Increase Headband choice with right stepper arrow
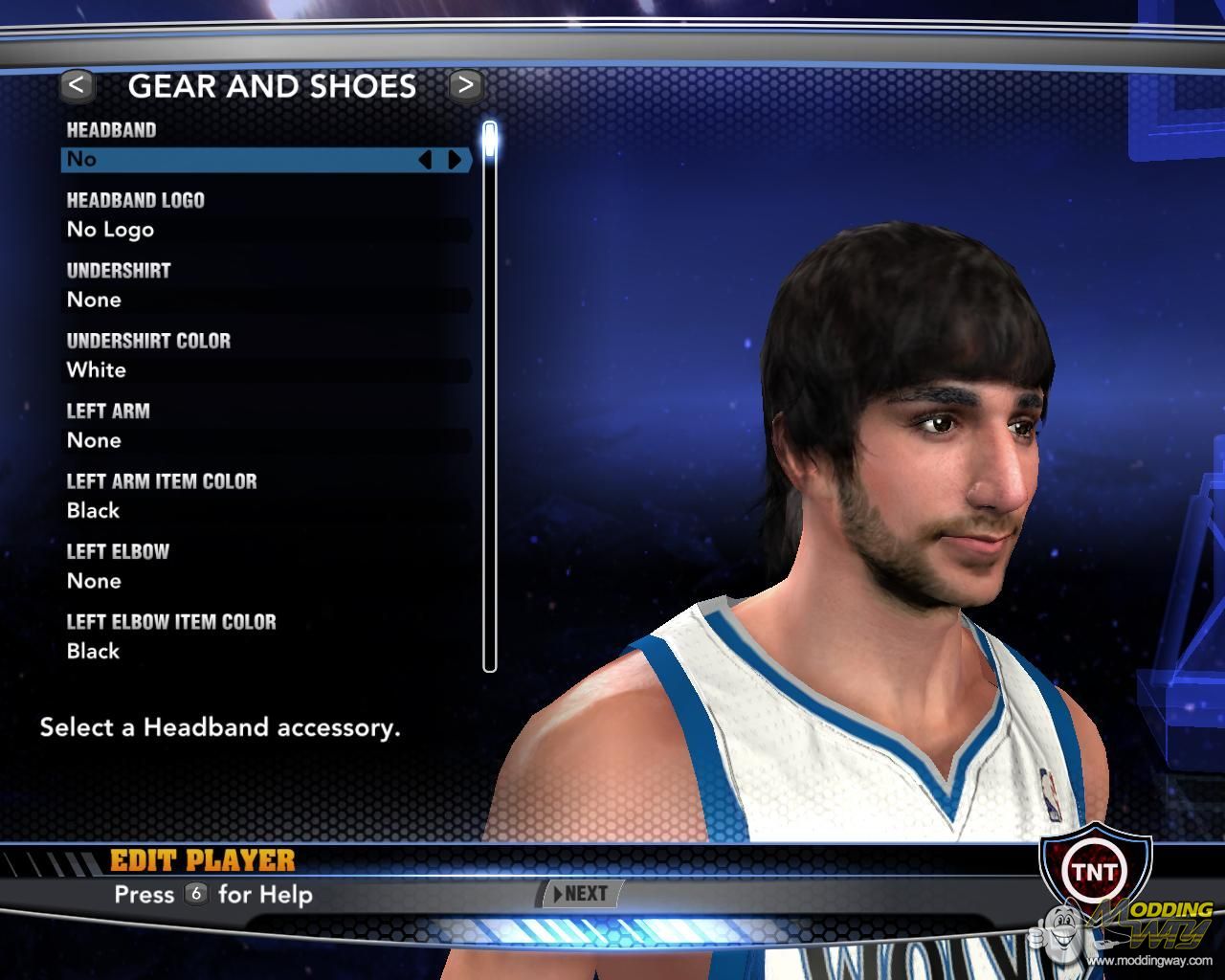Screen dimensions: 1225x980 (x=455, y=160)
